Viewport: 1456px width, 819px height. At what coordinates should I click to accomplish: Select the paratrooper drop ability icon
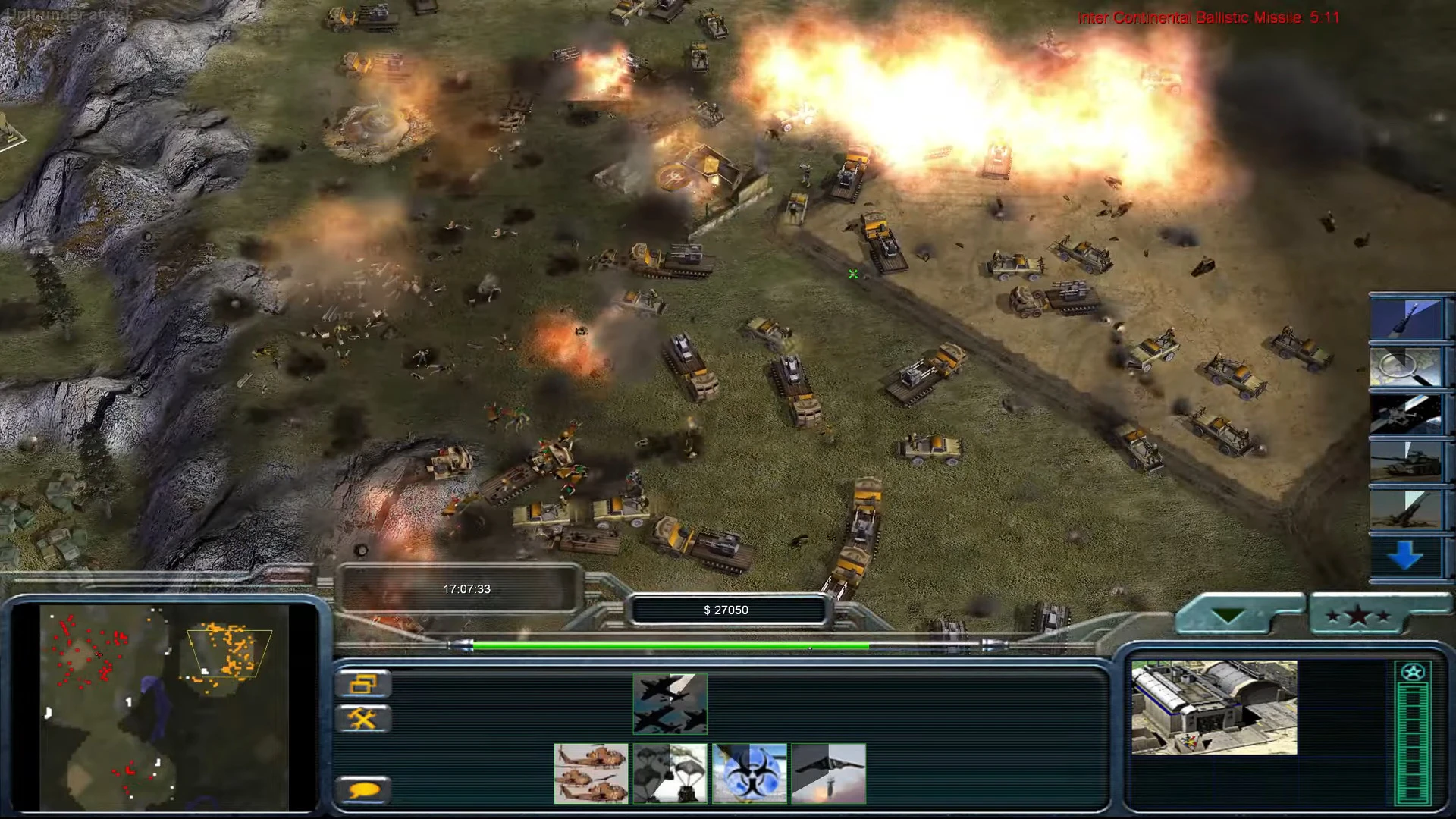click(x=670, y=773)
